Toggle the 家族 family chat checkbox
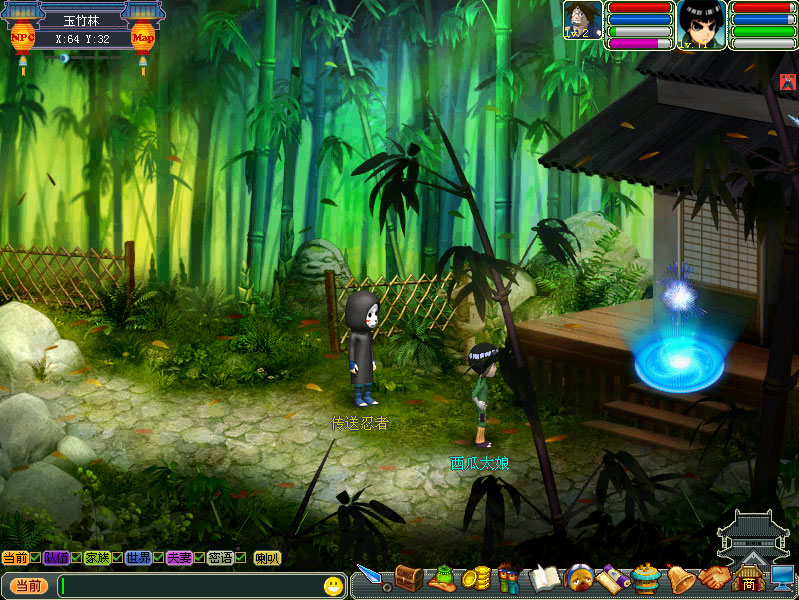Screen dimensions: 799x600 118,558
